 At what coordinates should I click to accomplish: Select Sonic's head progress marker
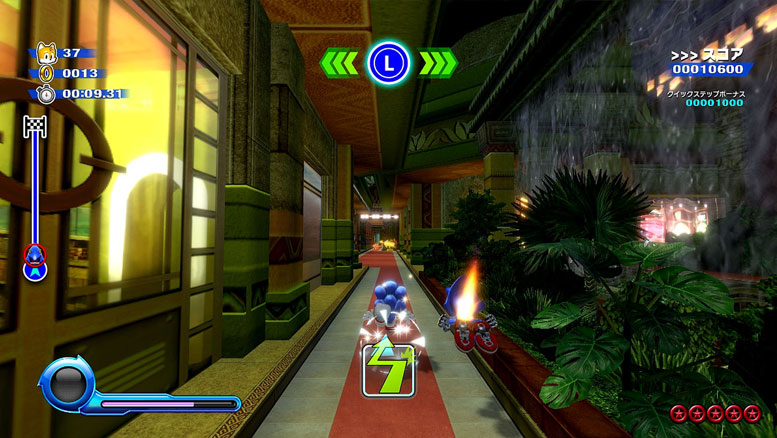tap(35, 257)
